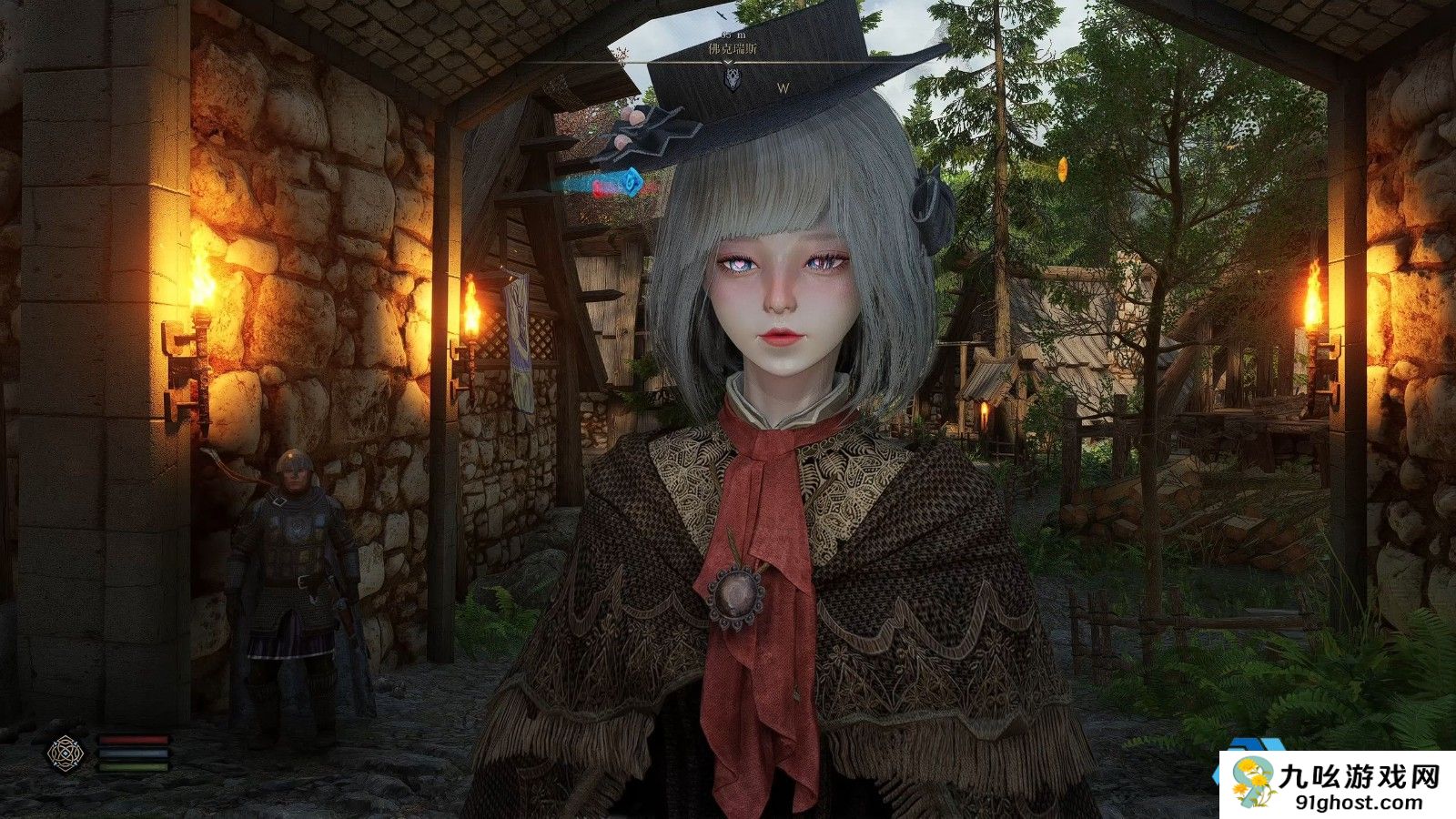Select the Celtic knot emblem beside the status bars

66,753
